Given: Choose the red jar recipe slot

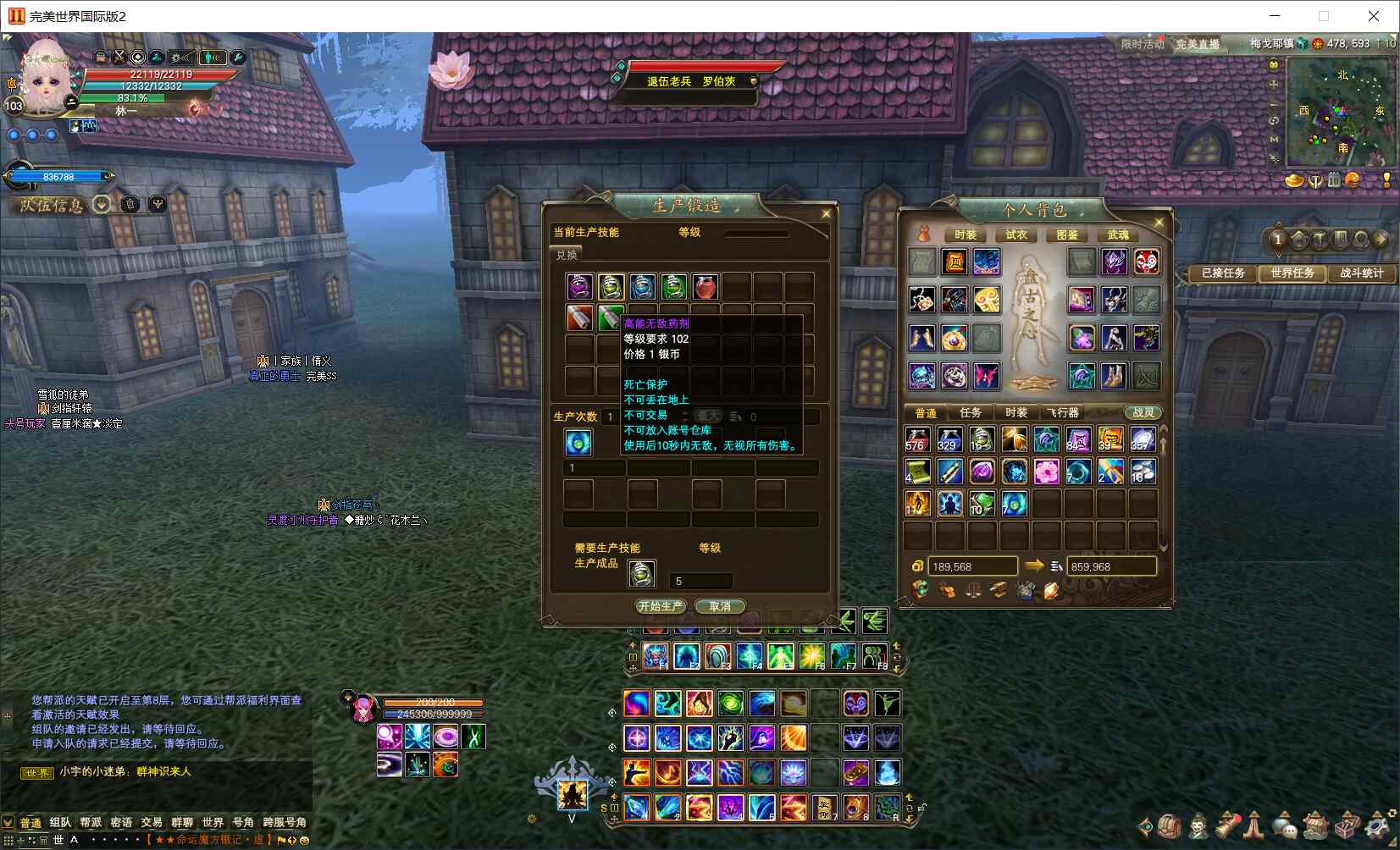Looking at the screenshot, I should tap(705, 287).
